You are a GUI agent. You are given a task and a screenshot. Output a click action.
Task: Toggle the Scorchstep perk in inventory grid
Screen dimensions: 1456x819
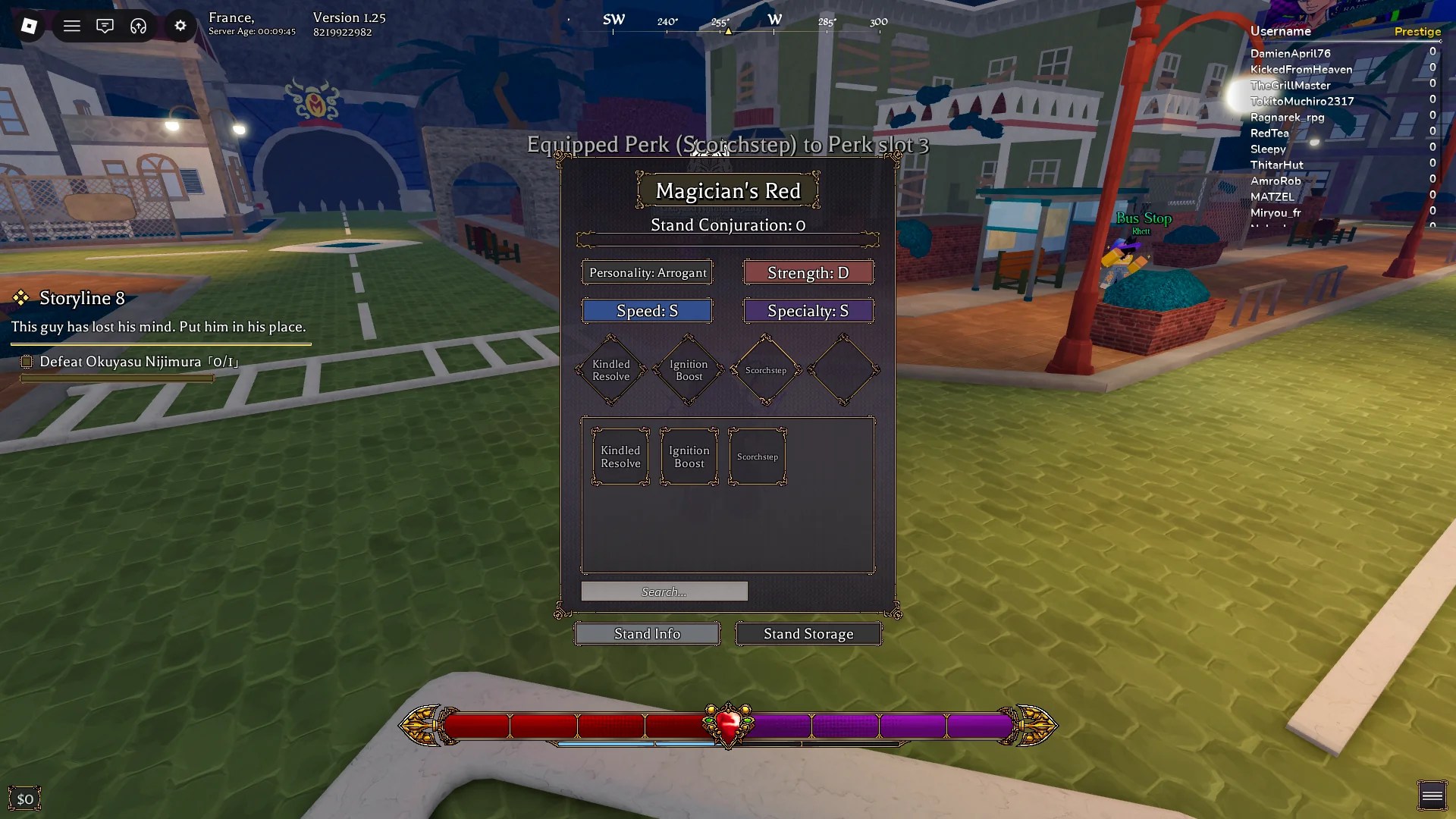[x=757, y=456]
